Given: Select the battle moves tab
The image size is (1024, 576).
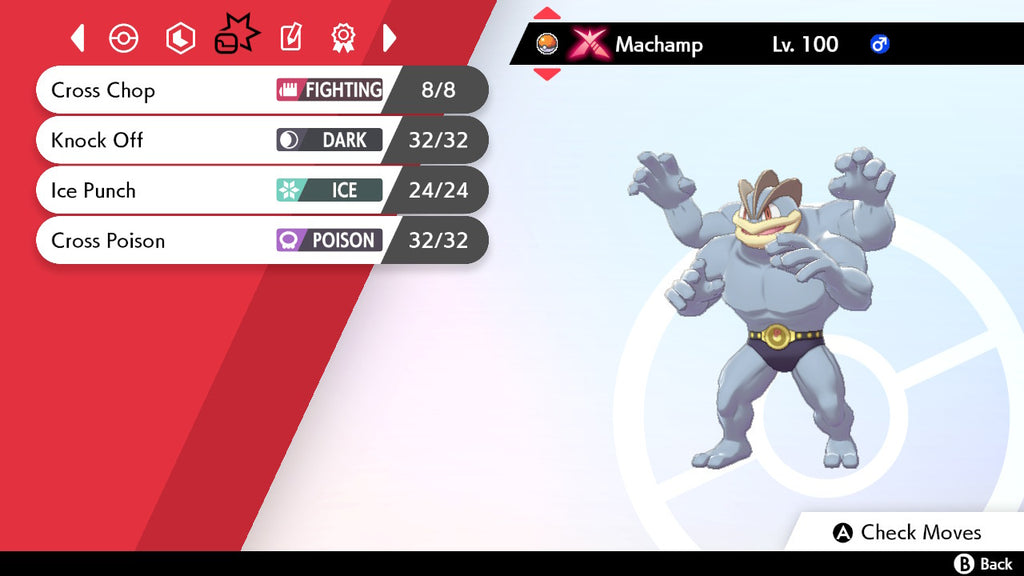Looking at the screenshot, I should [x=236, y=38].
